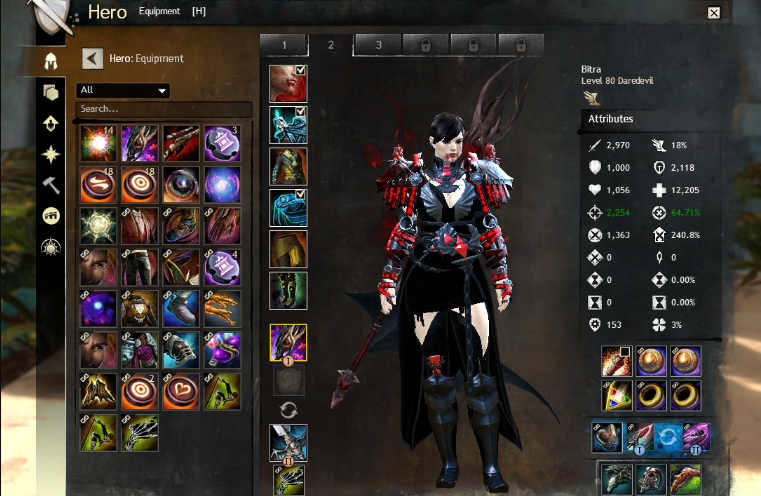Select the equipped boots slot
The image size is (761, 496).
pyautogui.click(x=288, y=291)
